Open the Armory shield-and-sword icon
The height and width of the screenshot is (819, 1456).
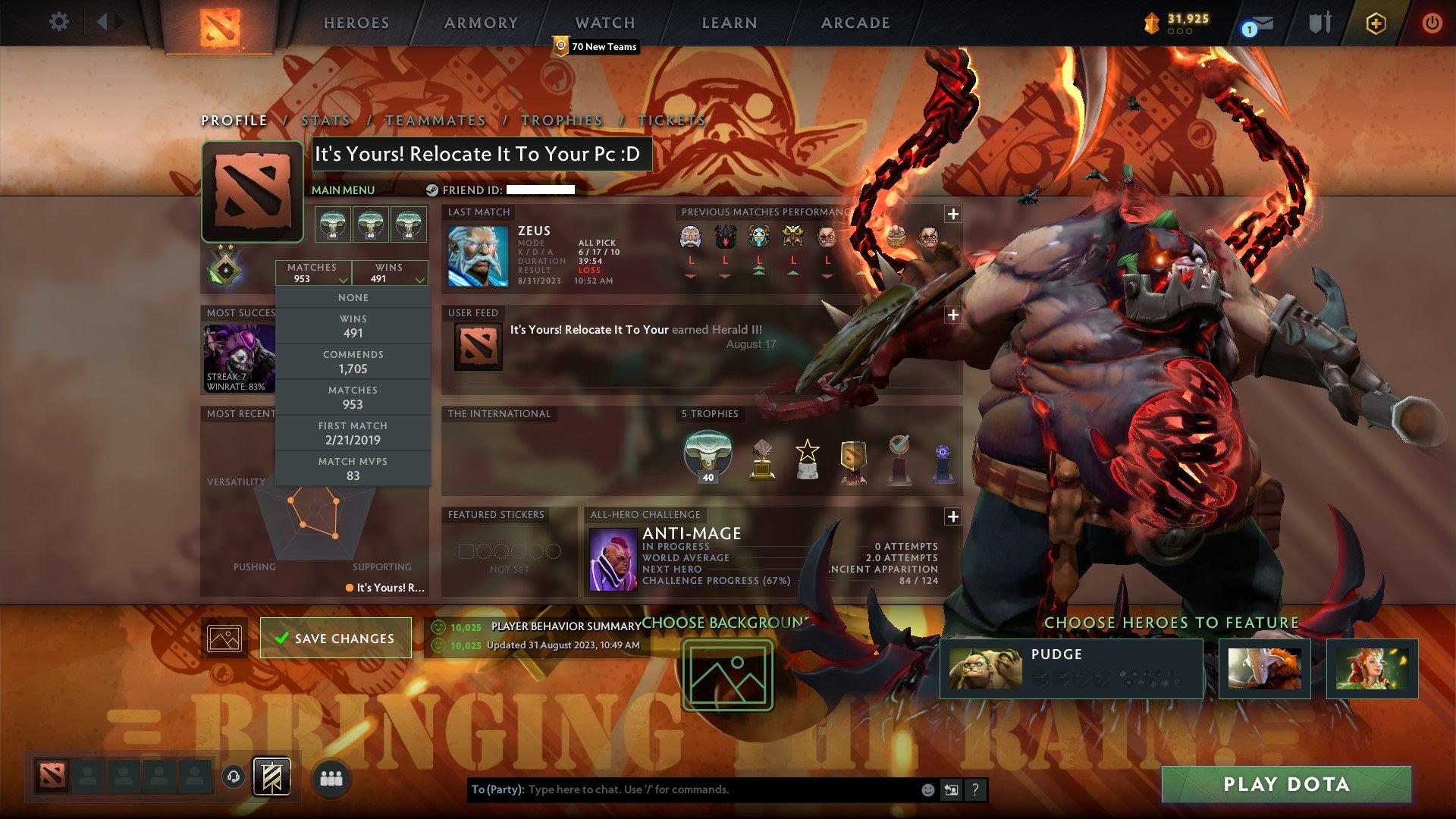pyautogui.click(x=1319, y=23)
